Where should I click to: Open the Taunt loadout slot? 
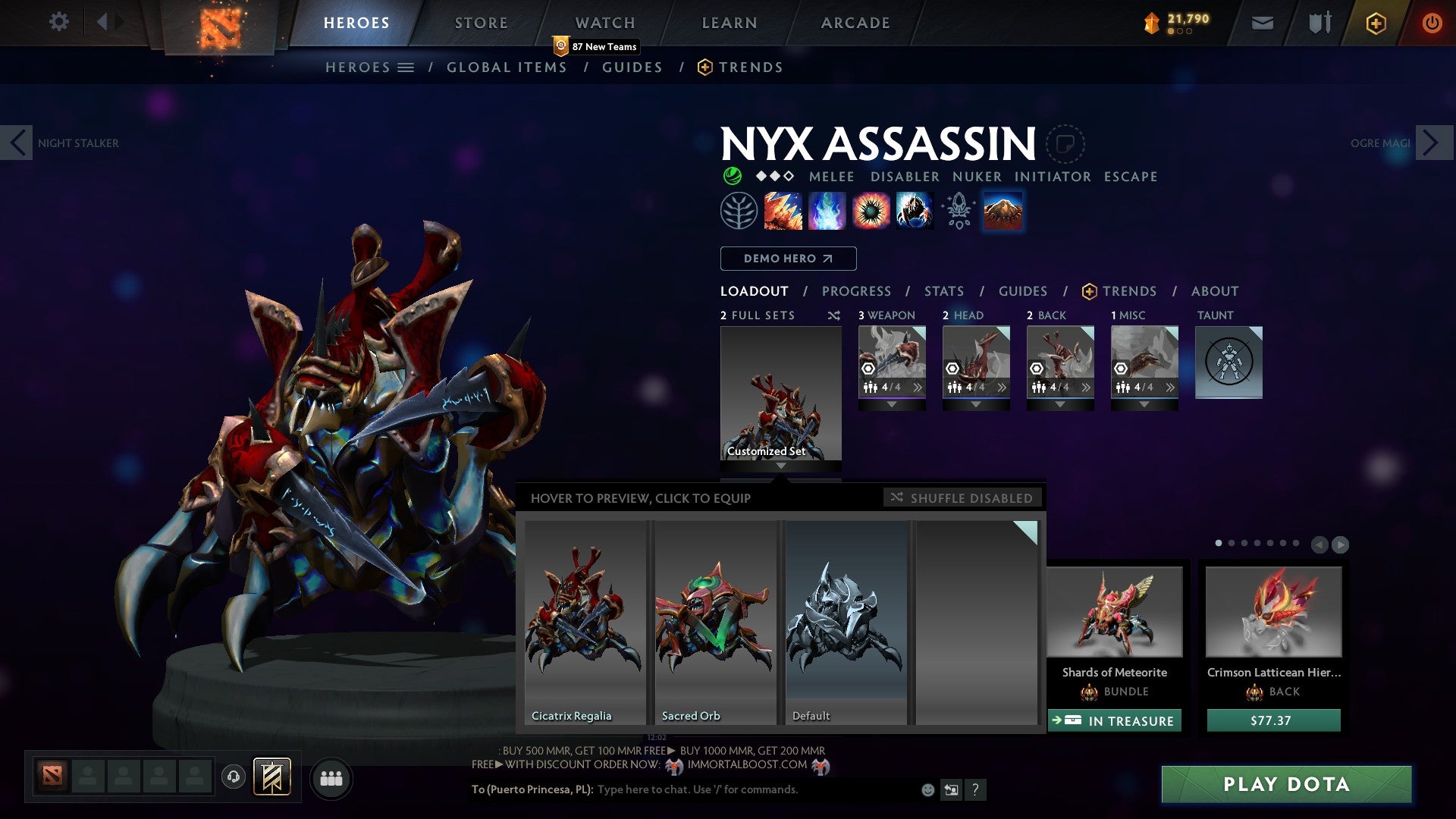click(1228, 362)
